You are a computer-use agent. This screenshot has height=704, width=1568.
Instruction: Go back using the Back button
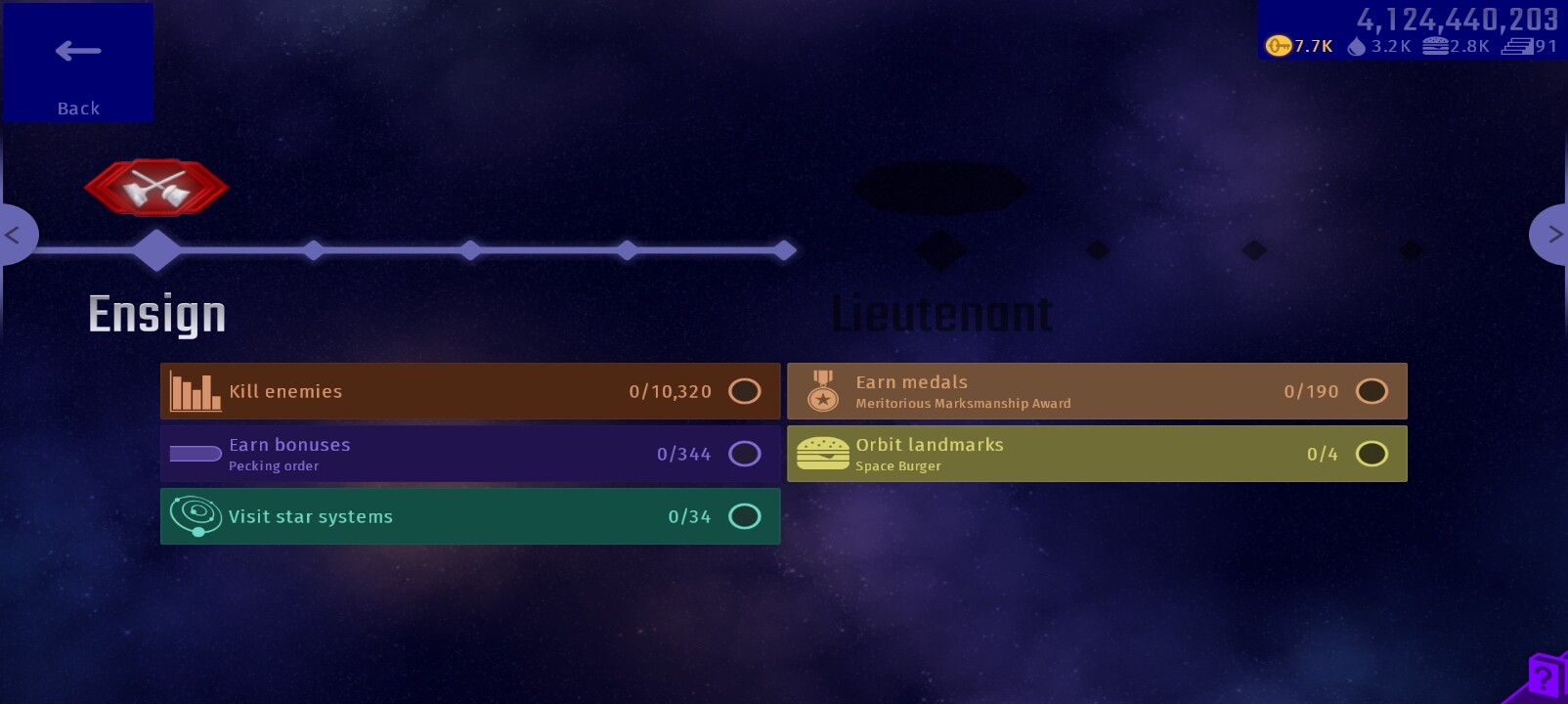tap(78, 64)
